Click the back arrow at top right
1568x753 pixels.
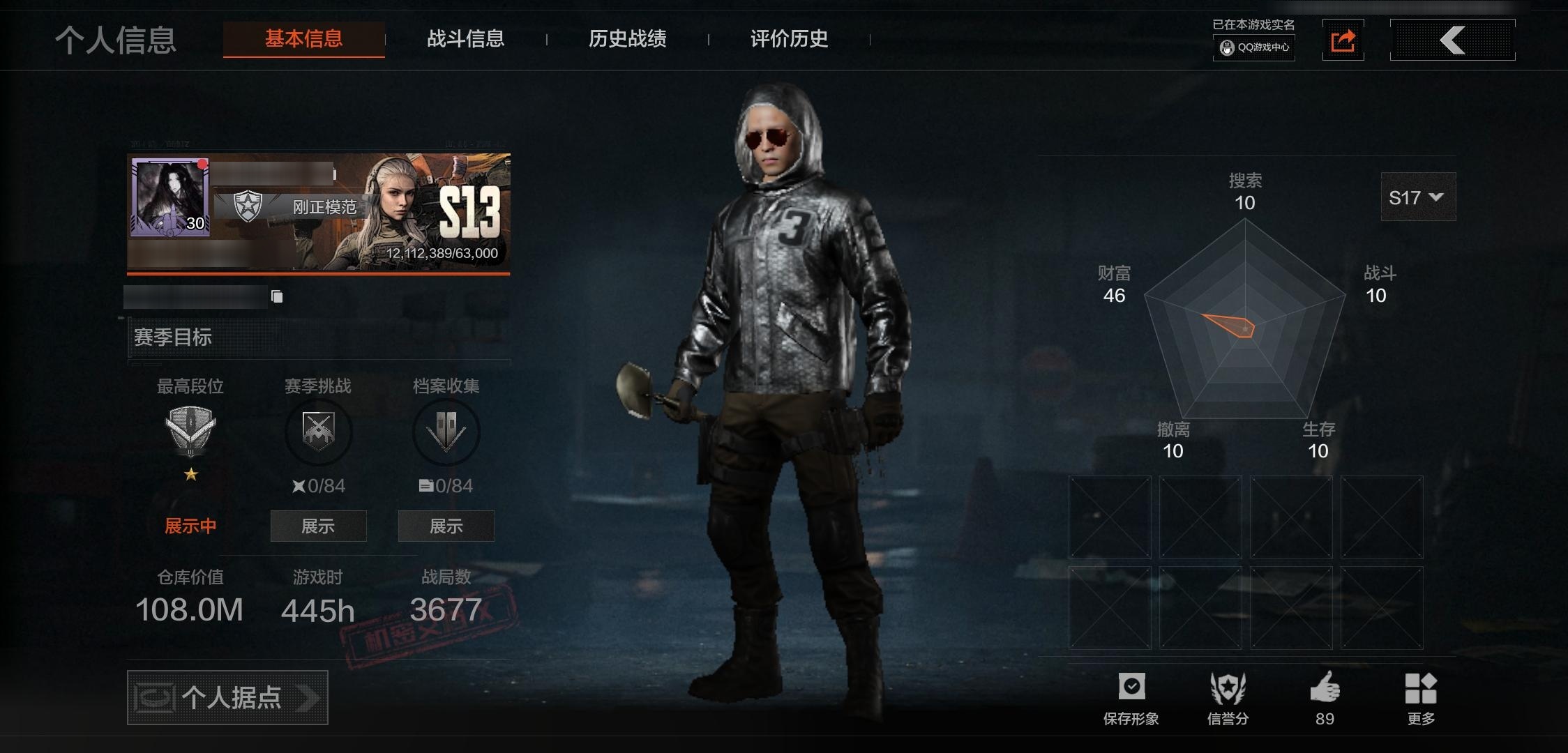pyautogui.click(x=1452, y=40)
